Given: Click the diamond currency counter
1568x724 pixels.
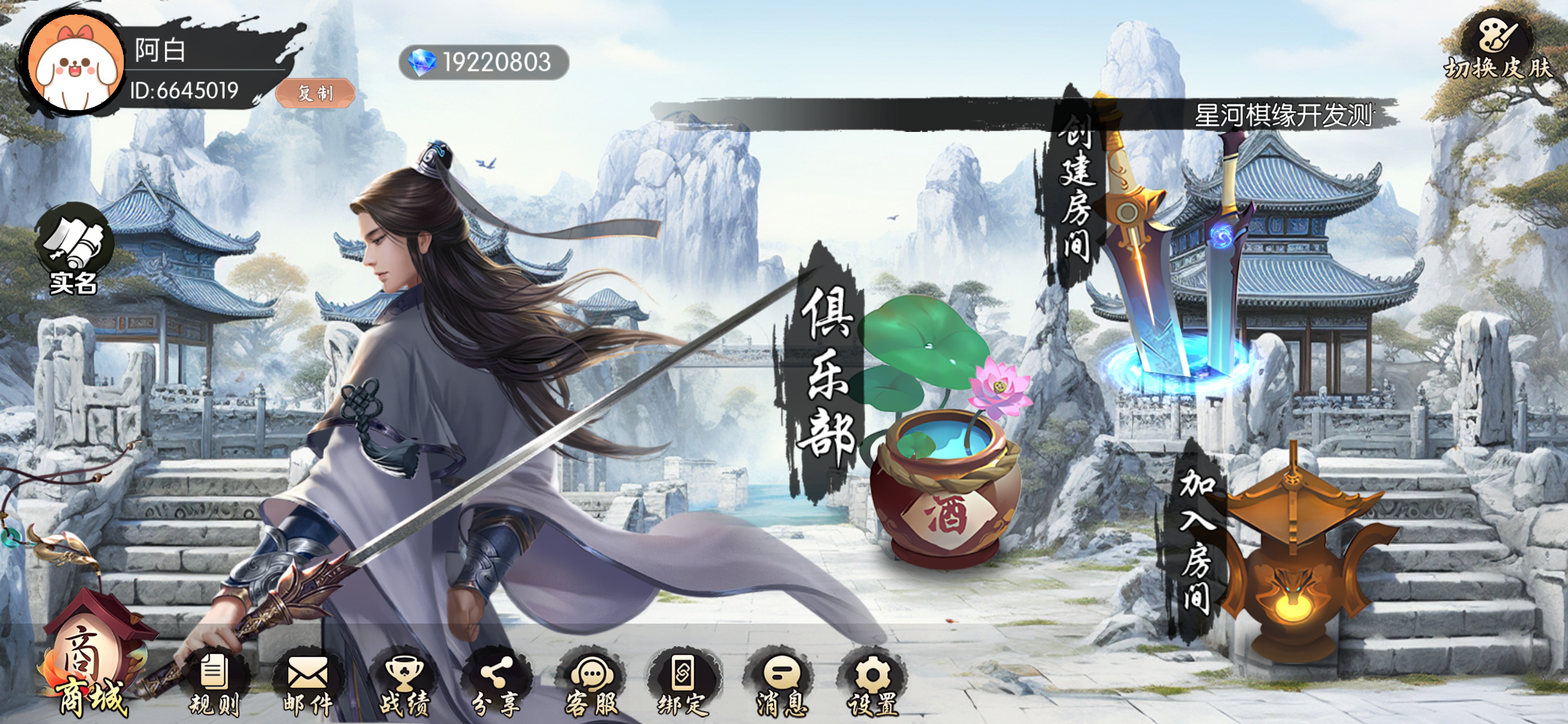Looking at the screenshot, I should [x=483, y=62].
